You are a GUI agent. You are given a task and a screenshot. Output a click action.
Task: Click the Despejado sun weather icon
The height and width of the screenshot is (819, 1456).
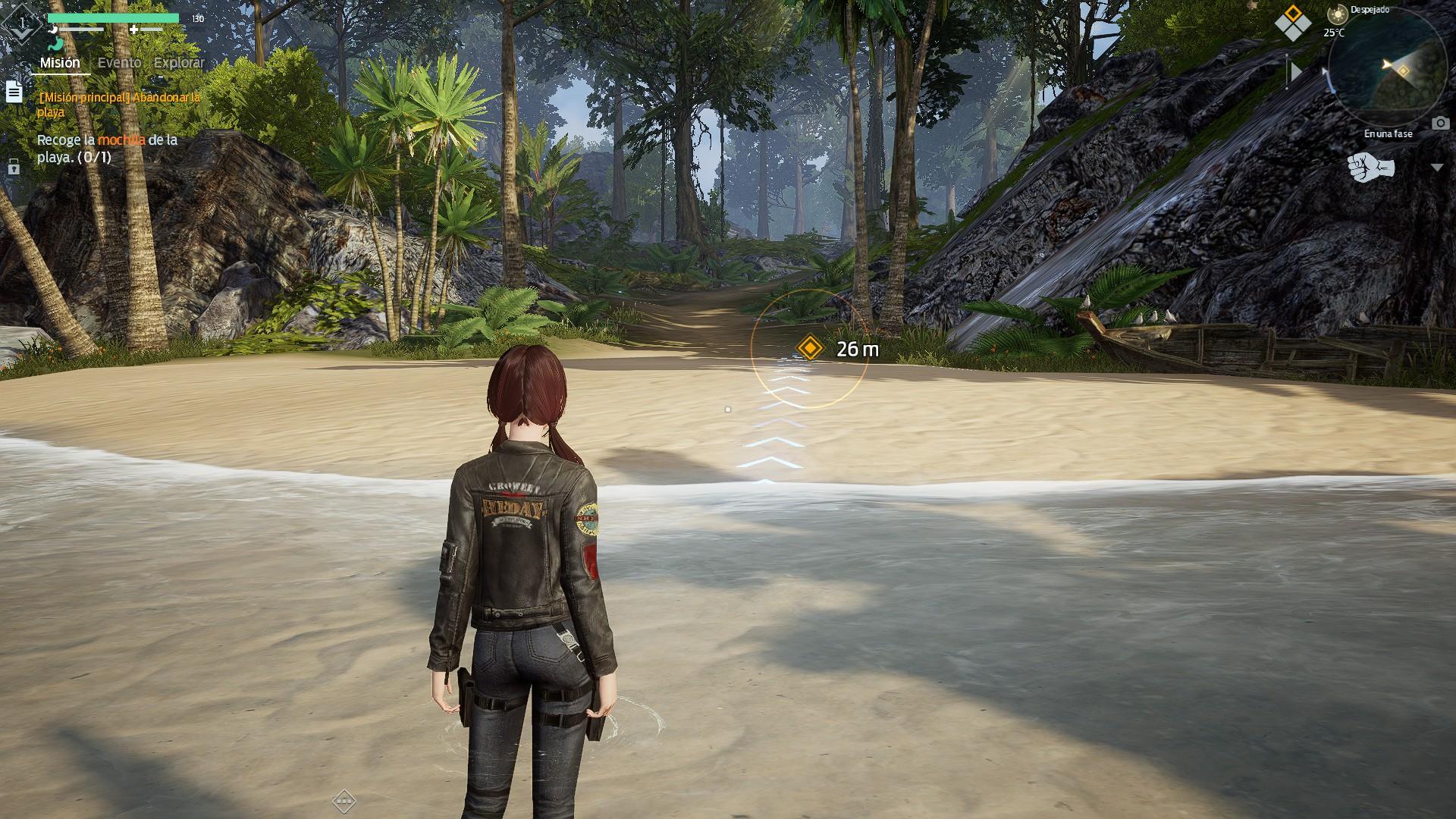coord(1337,13)
